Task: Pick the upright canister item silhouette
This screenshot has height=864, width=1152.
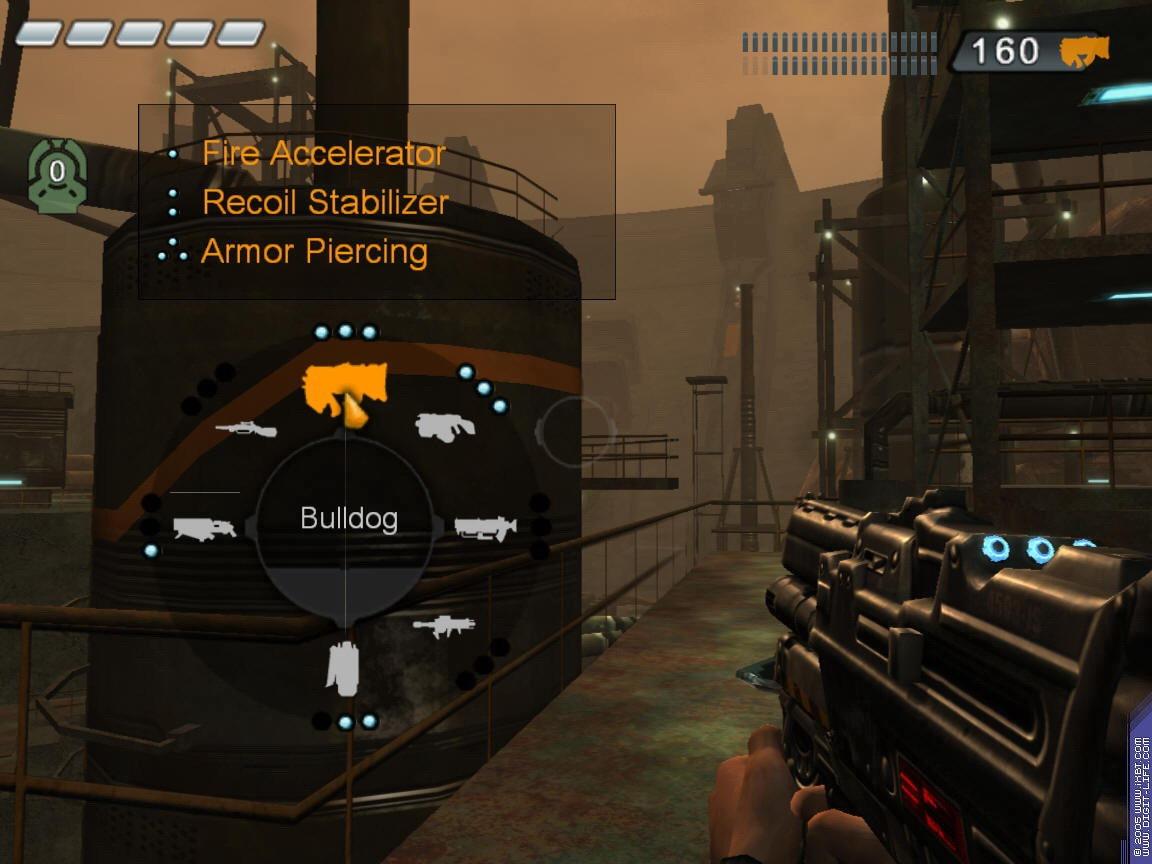Action: [x=342, y=668]
